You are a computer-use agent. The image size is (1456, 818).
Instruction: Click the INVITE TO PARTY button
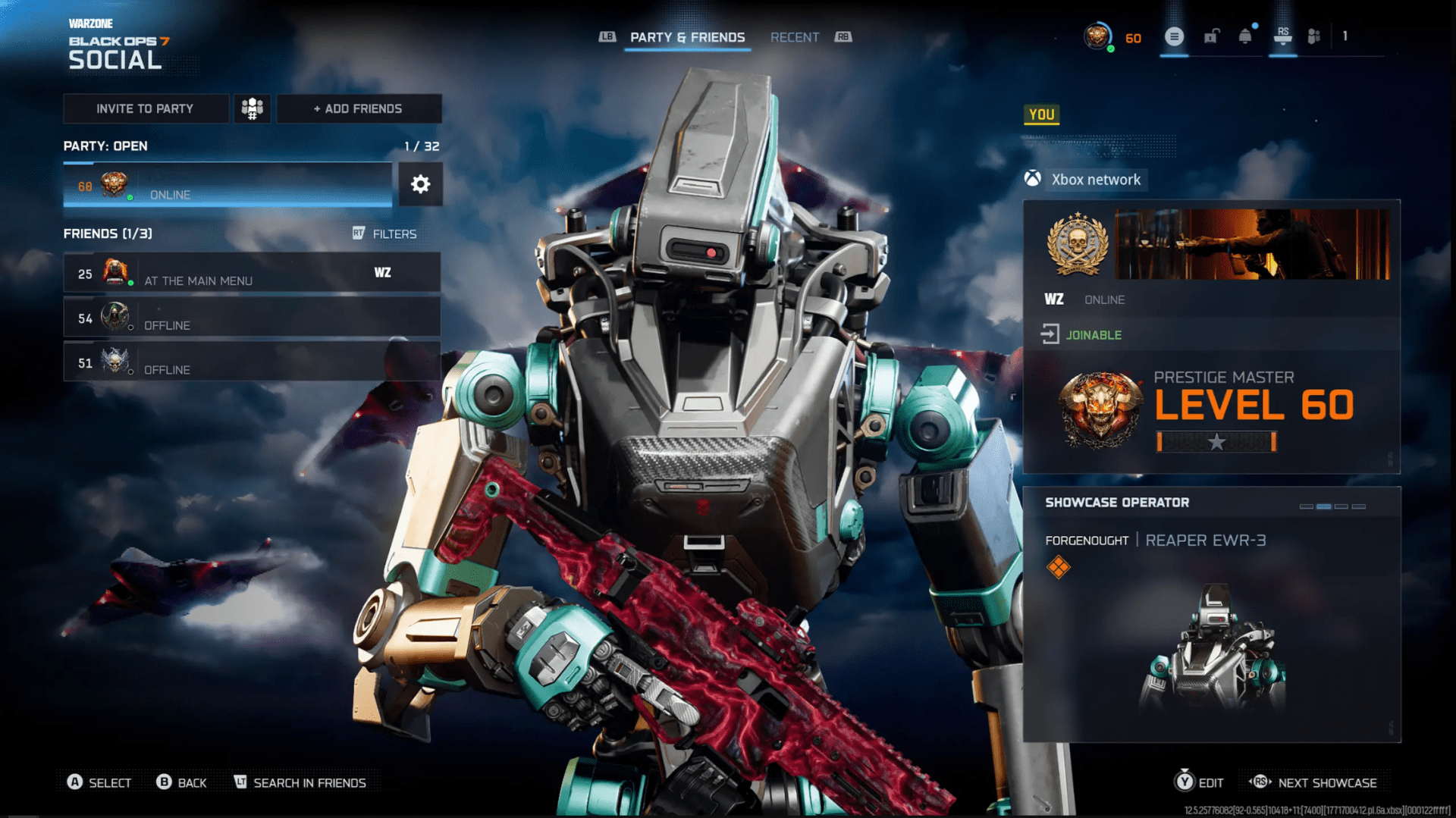146,108
